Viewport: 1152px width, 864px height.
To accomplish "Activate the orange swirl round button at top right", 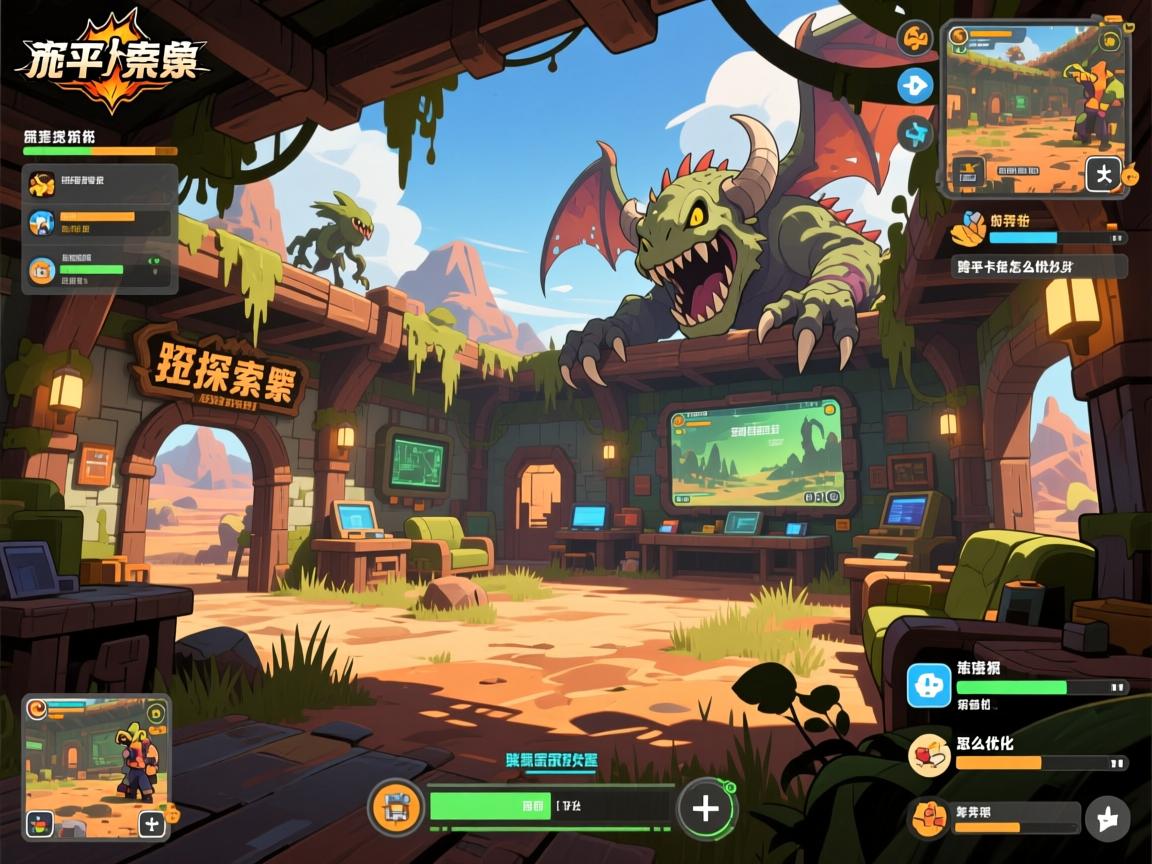I will (914, 40).
